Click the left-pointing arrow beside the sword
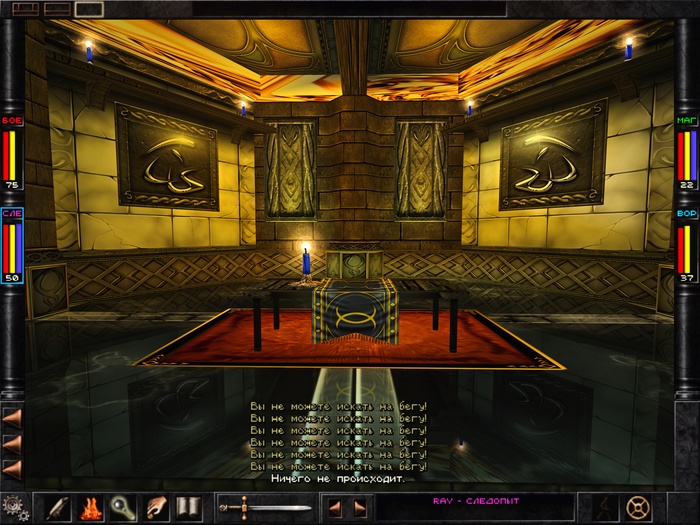 click(335, 507)
